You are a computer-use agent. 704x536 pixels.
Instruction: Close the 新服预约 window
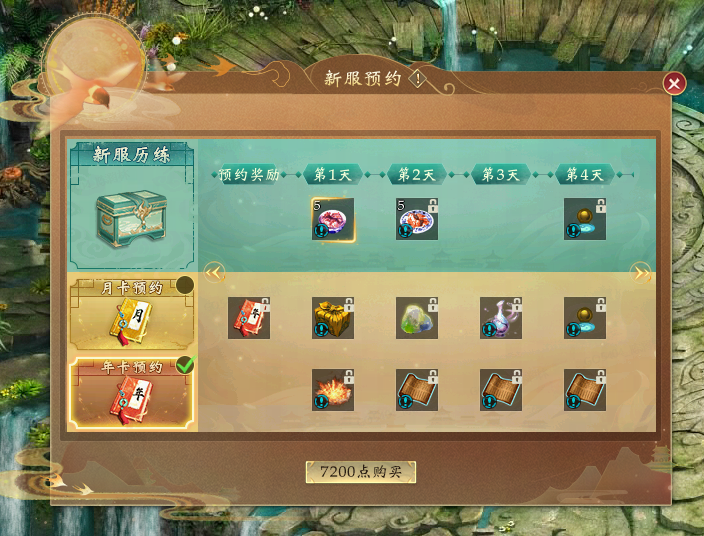point(675,84)
